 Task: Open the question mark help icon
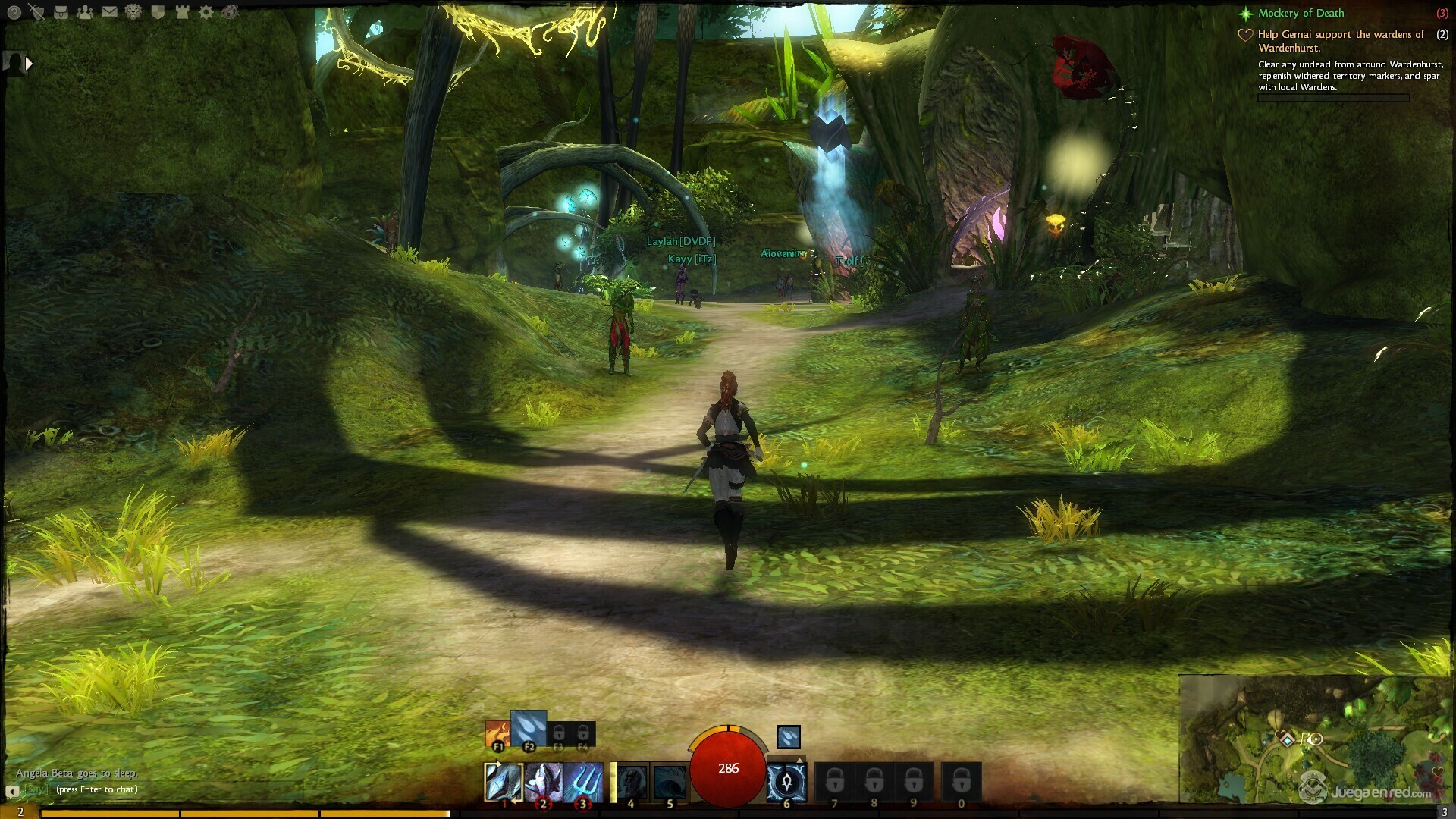[x=13, y=12]
